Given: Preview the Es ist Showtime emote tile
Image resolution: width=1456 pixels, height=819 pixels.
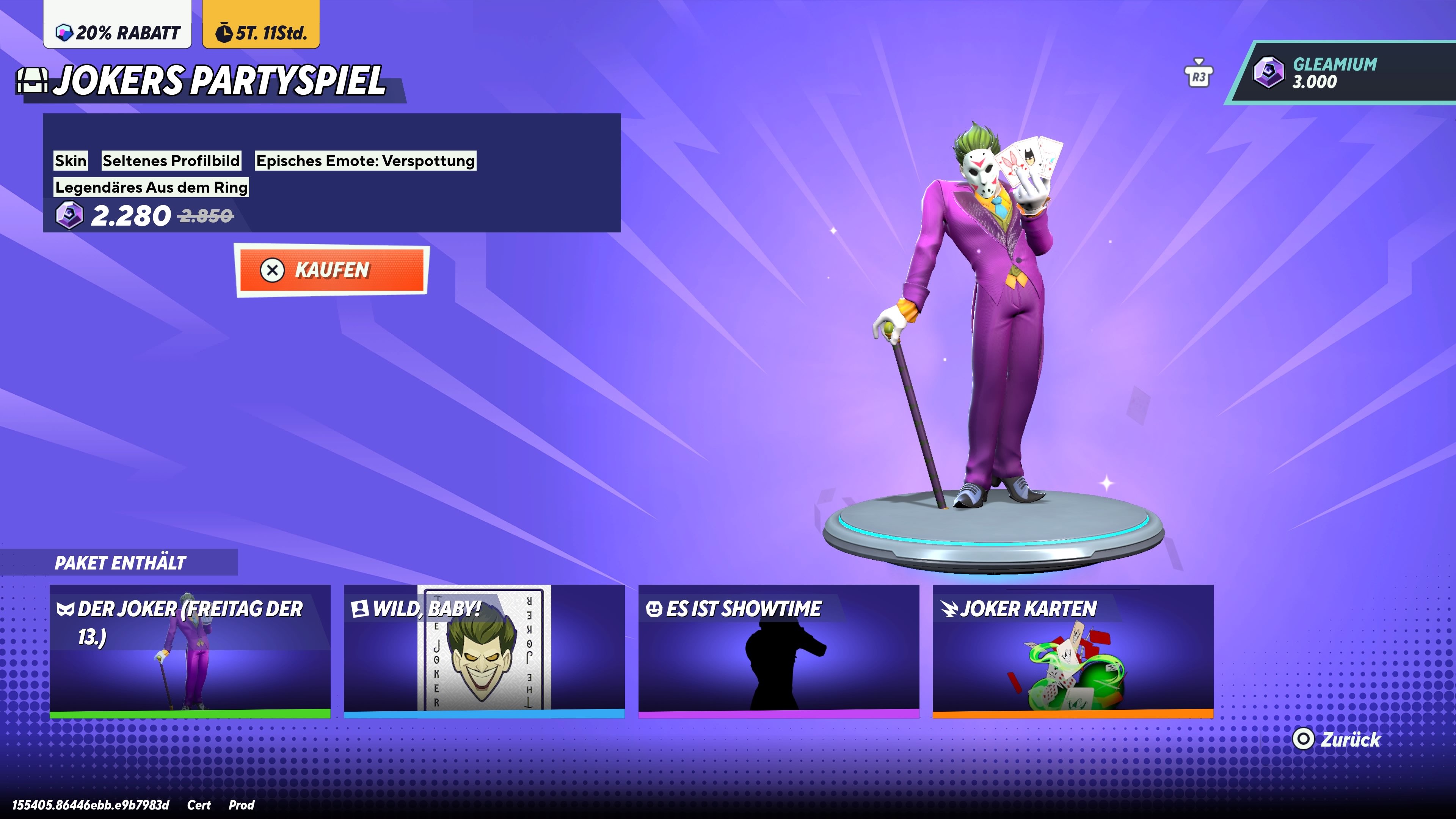Looking at the screenshot, I should tap(778, 651).
